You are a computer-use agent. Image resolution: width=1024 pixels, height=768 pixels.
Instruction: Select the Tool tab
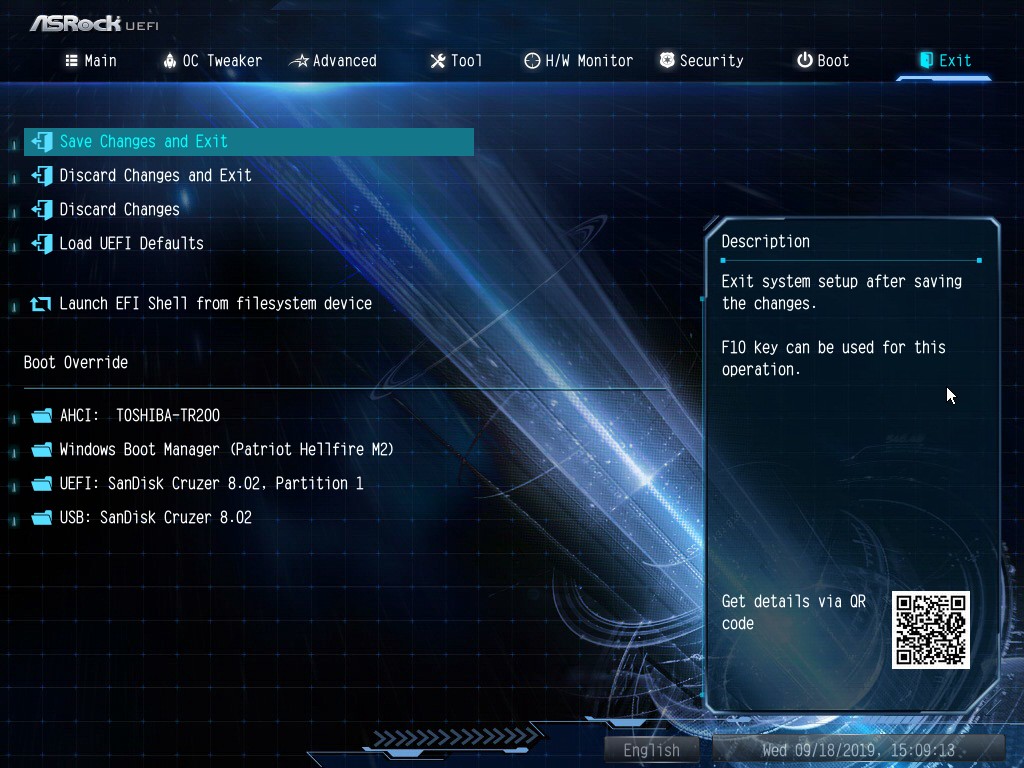pos(456,61)
